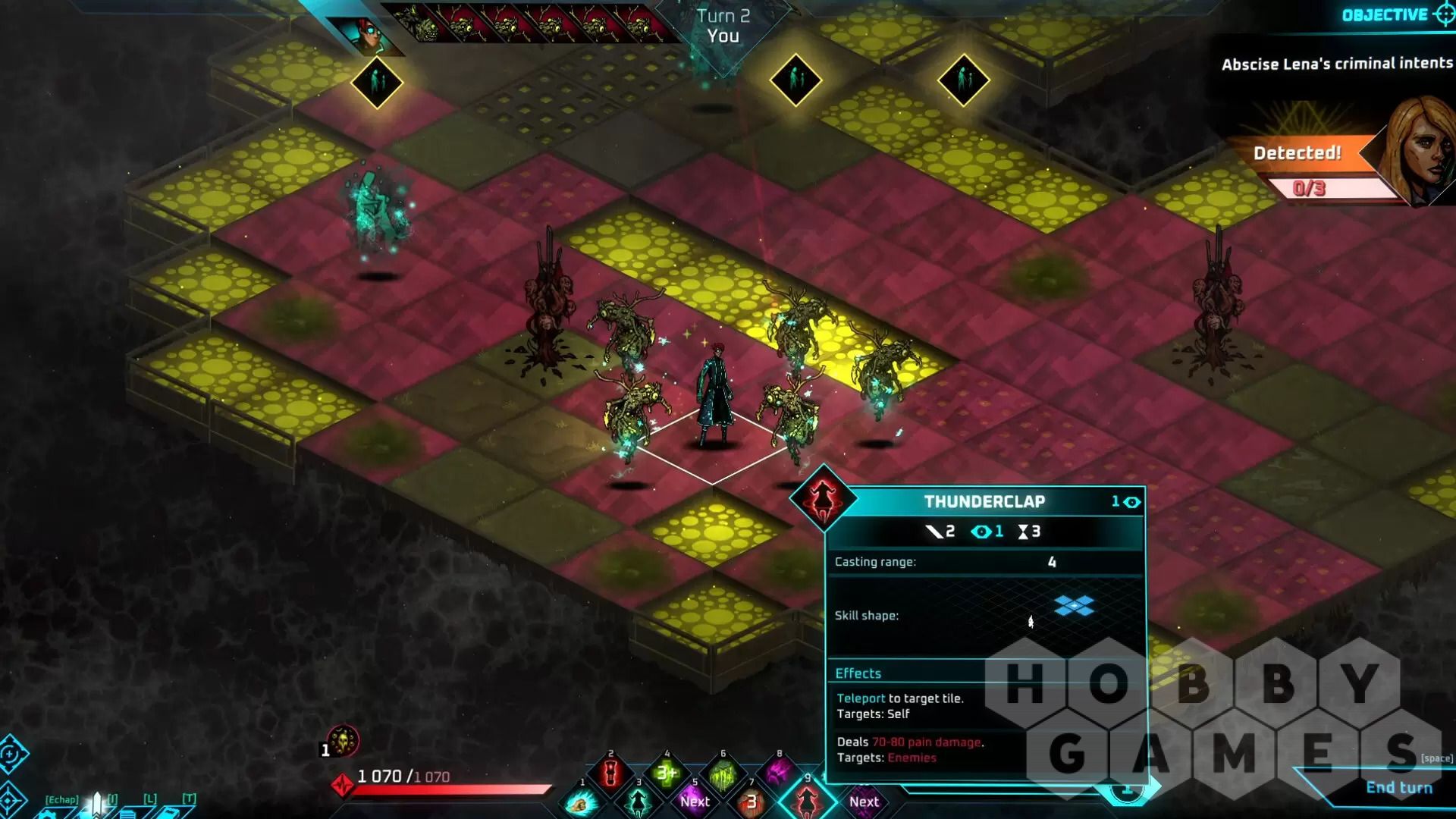The width and height of the screenshot is (1456, 819).
Task: Activate the Thunderclap teleport ability
Action: (x=807, y=801)
